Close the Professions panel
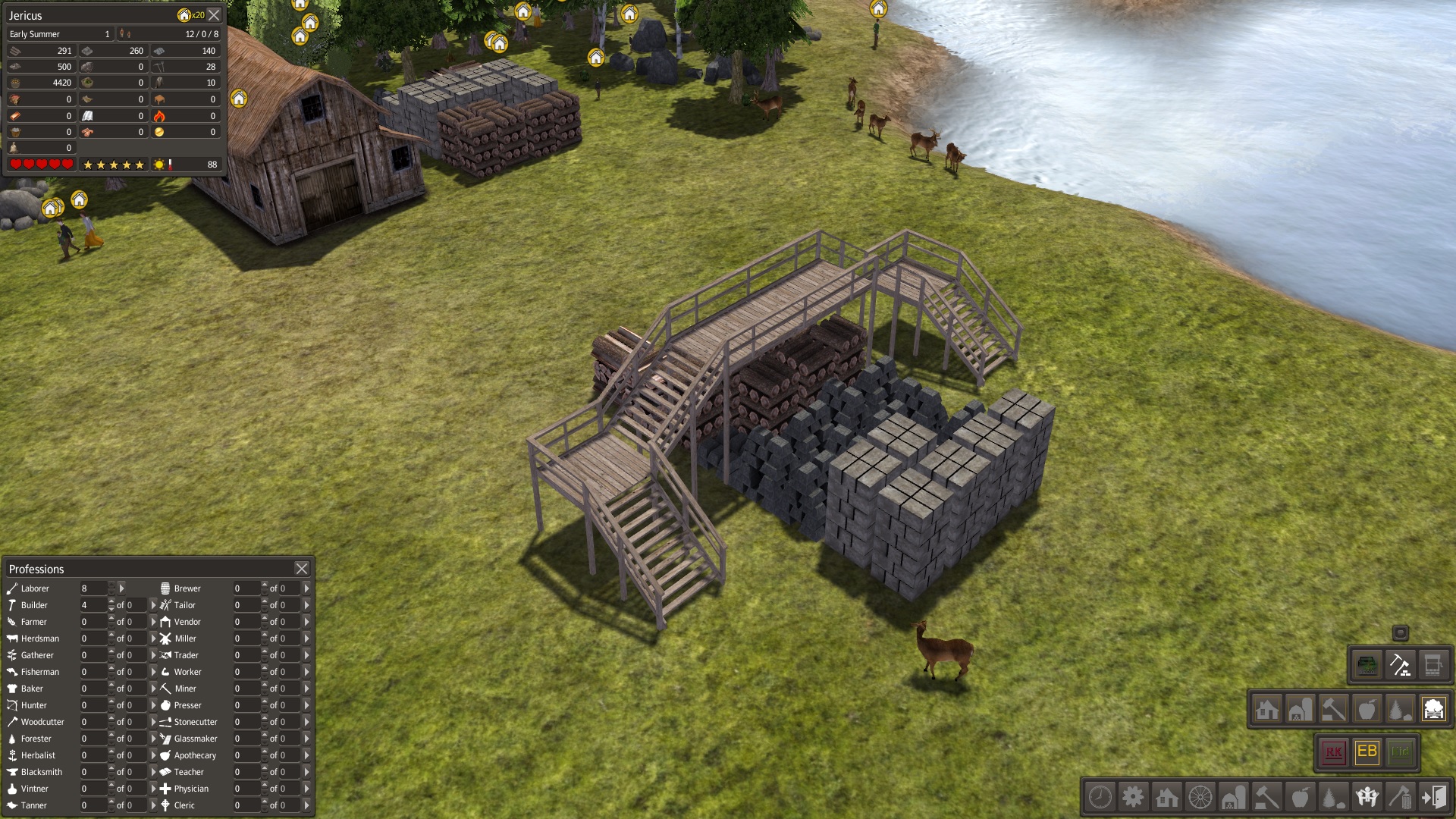The height and width of the screenshot is (819, 1456). [301, 568]
